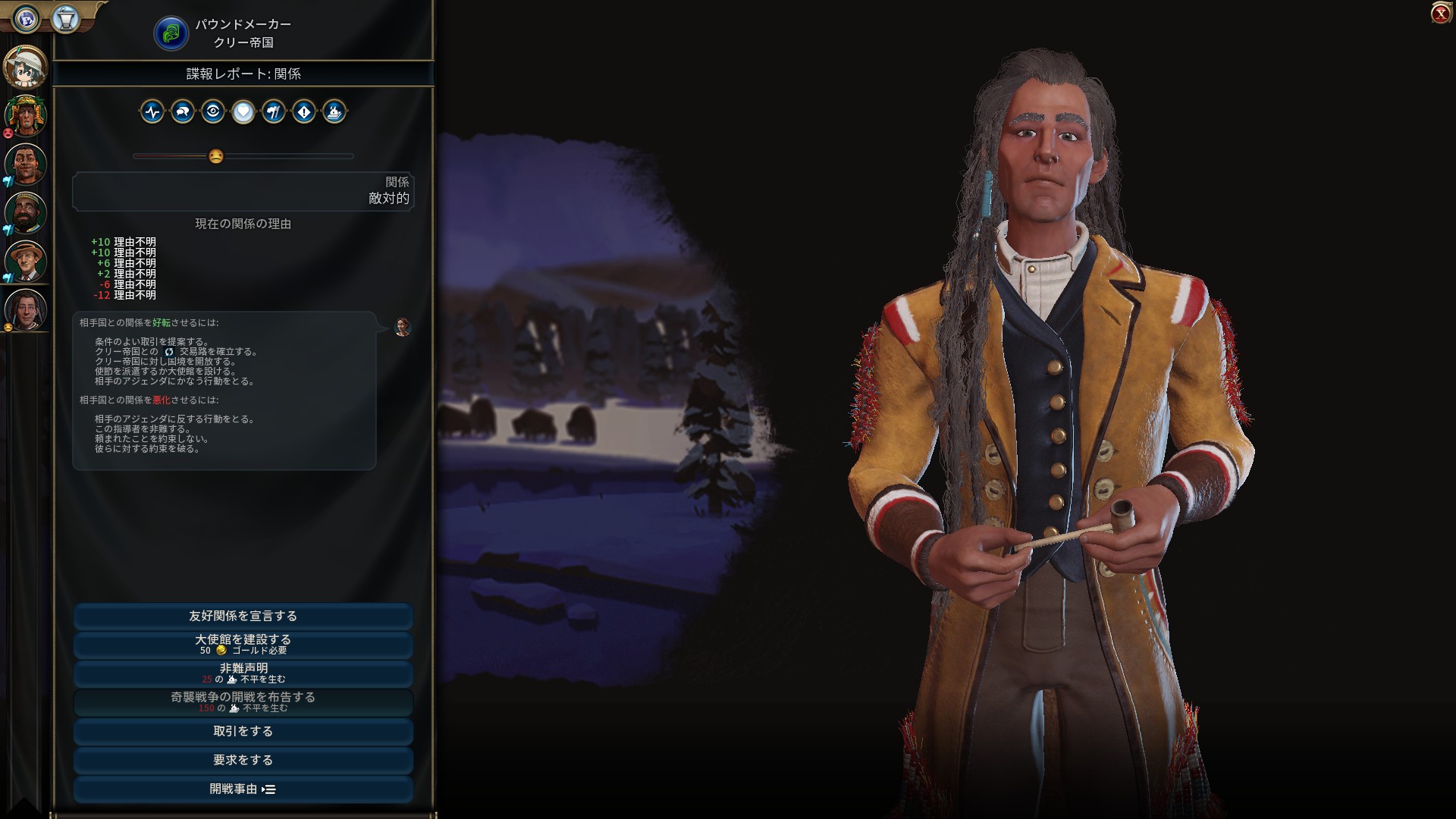This screenshot has width=1456, height=819.
Task: Open the globe world view button
Action: 27,19
